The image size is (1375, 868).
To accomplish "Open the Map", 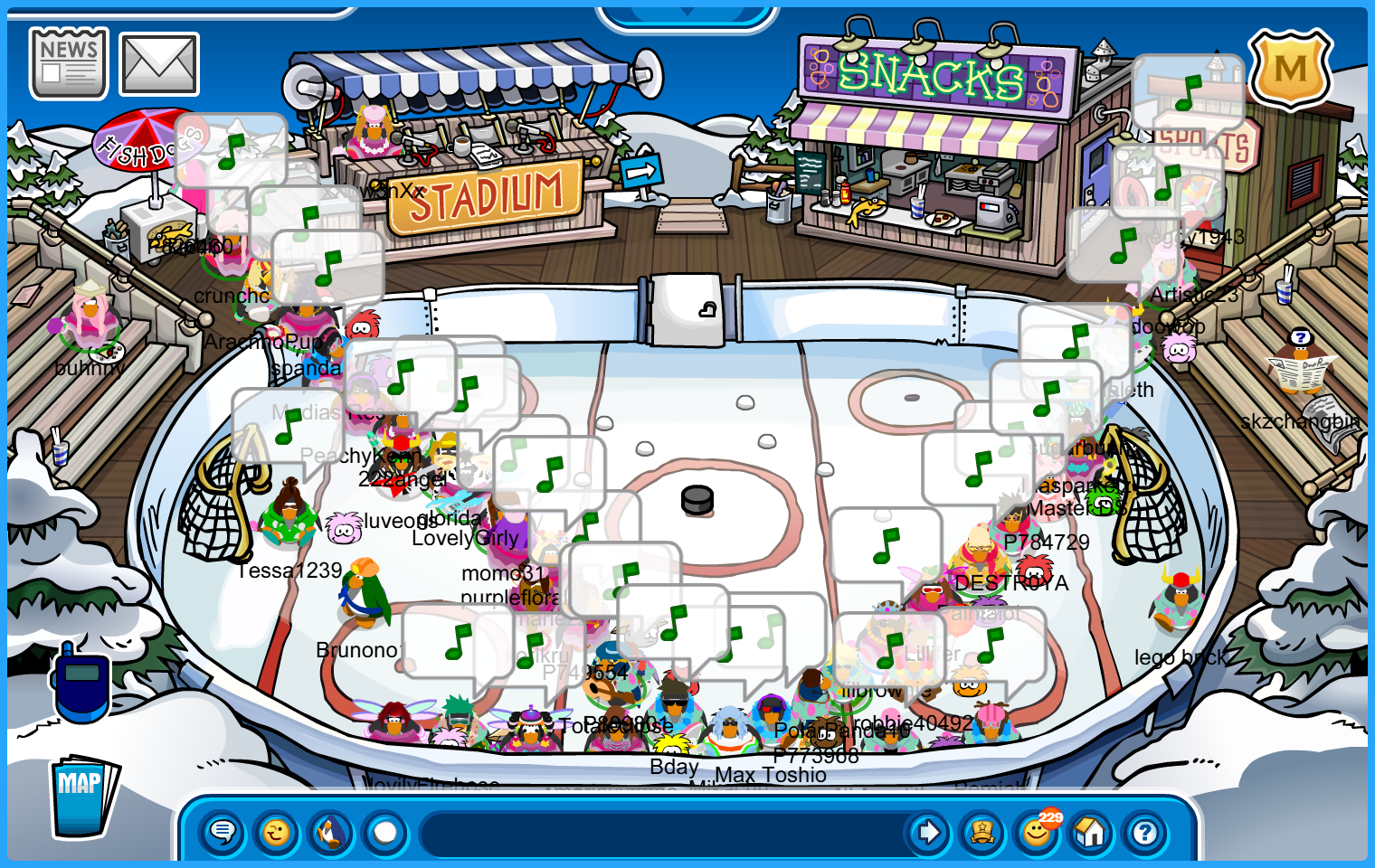I will tap(82, 796).
